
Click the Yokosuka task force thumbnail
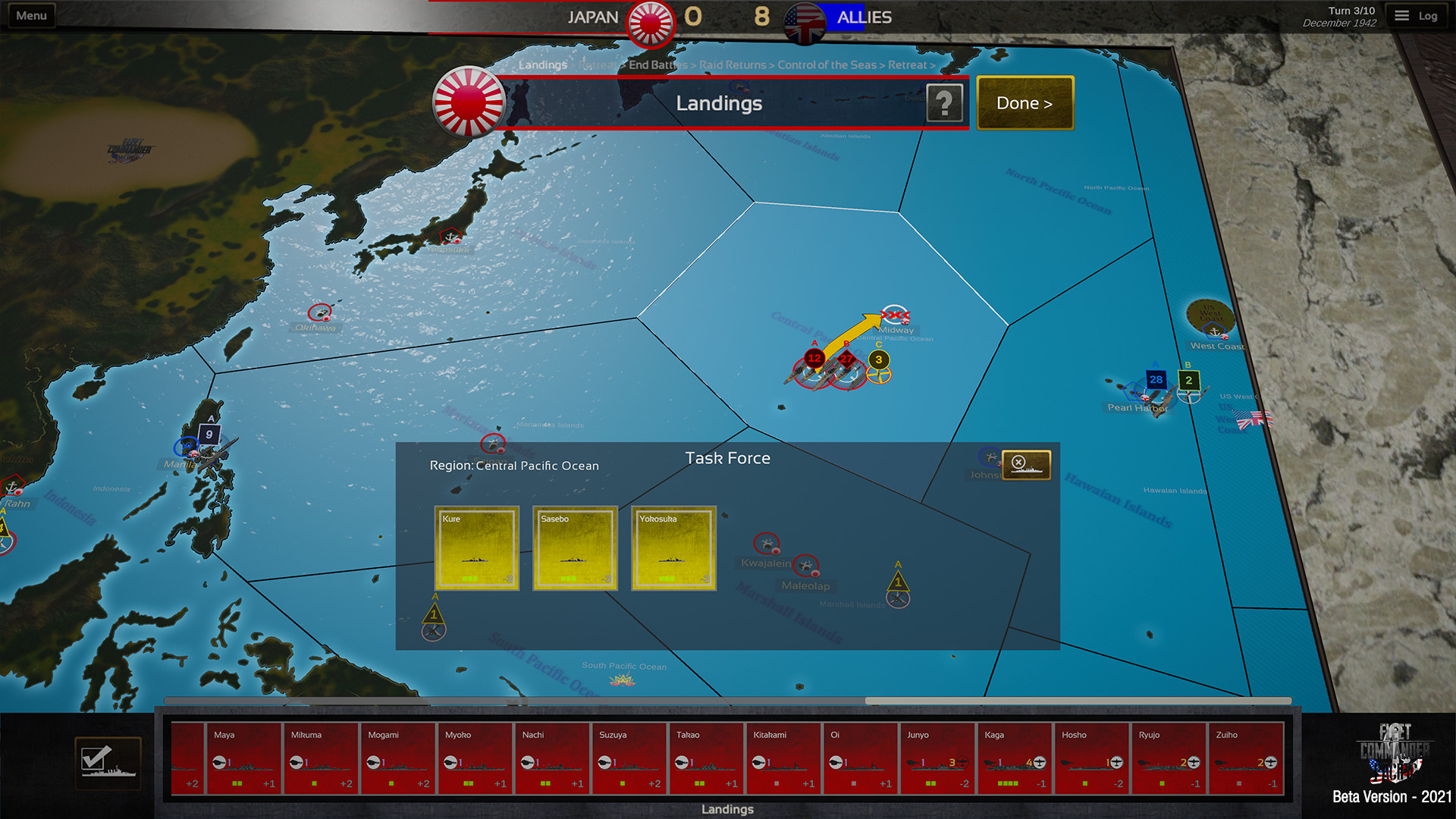(673, 549)
